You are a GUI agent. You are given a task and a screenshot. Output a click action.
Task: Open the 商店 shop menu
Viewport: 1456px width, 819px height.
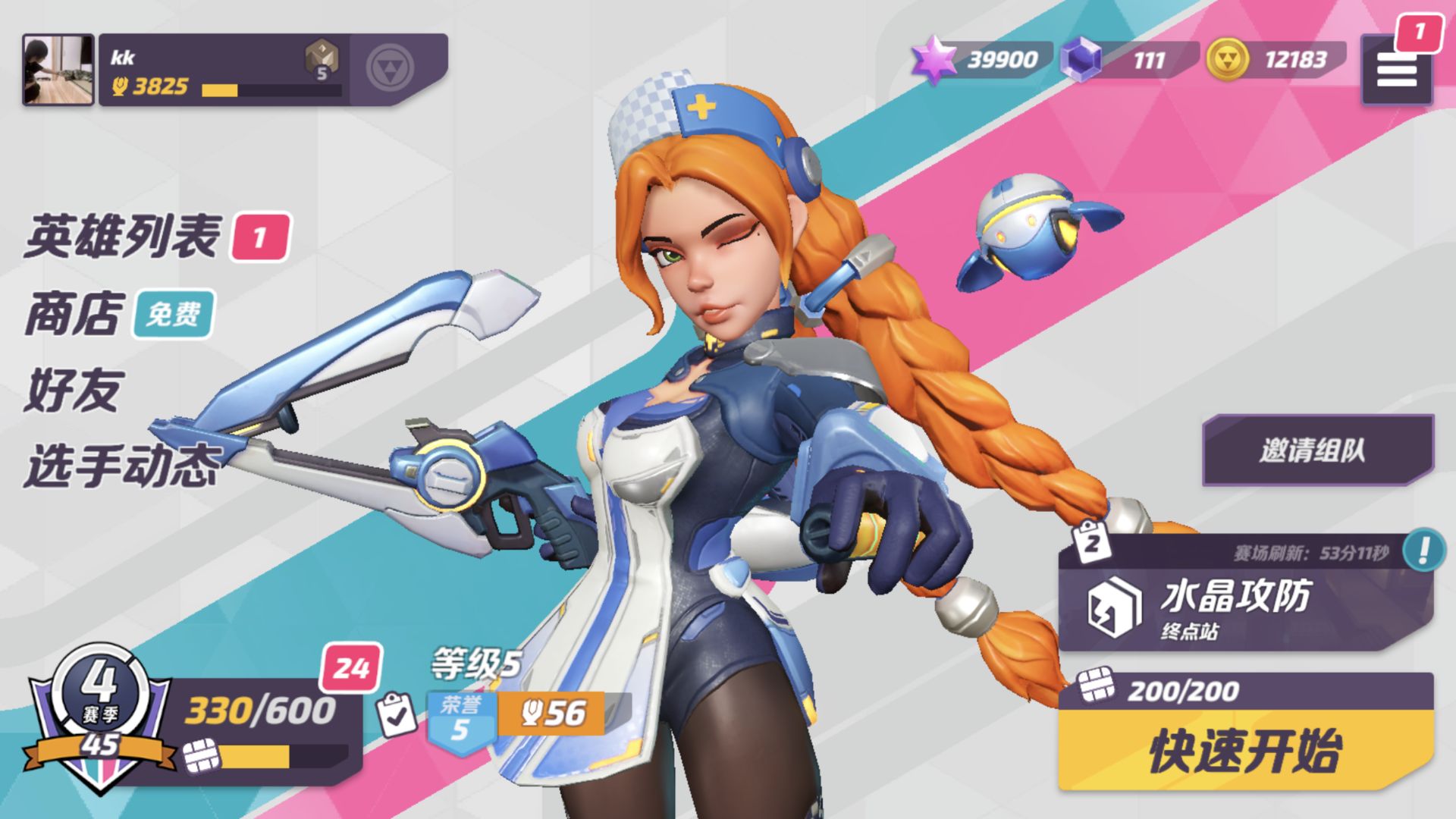74,313
